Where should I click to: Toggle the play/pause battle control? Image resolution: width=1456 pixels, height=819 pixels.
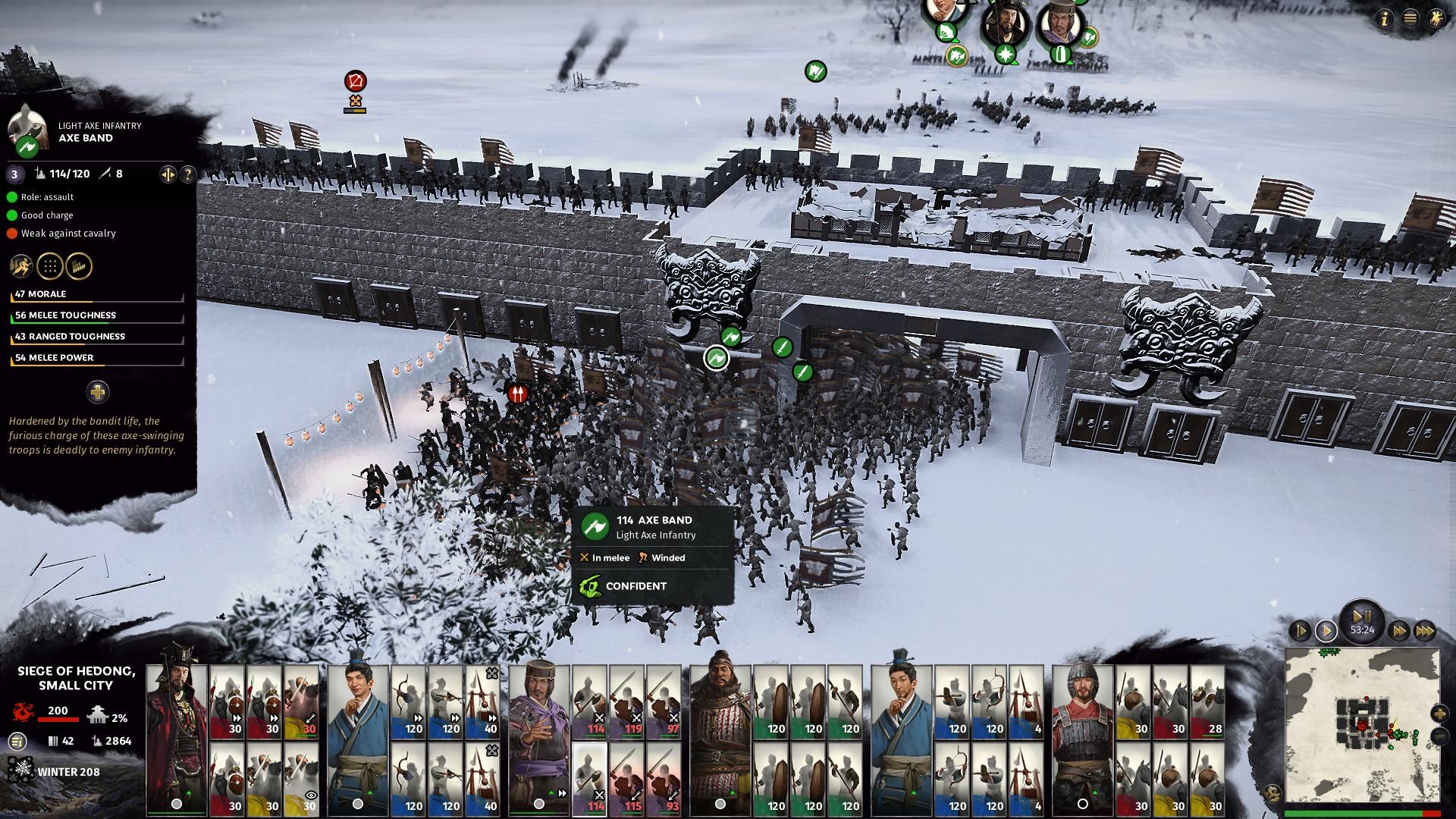pos(1362,616)
